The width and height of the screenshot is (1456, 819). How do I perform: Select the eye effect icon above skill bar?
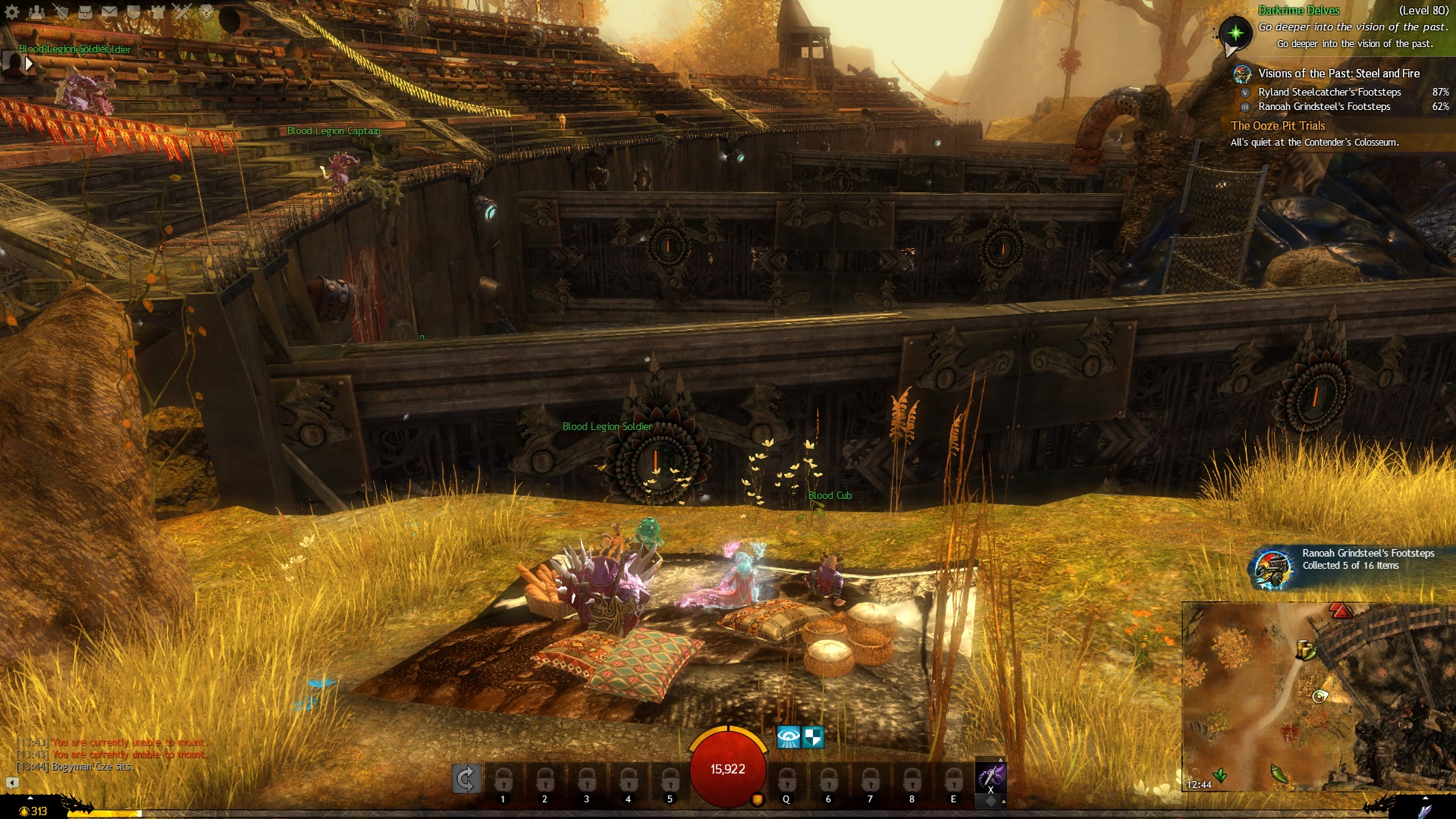pos(788,737)
